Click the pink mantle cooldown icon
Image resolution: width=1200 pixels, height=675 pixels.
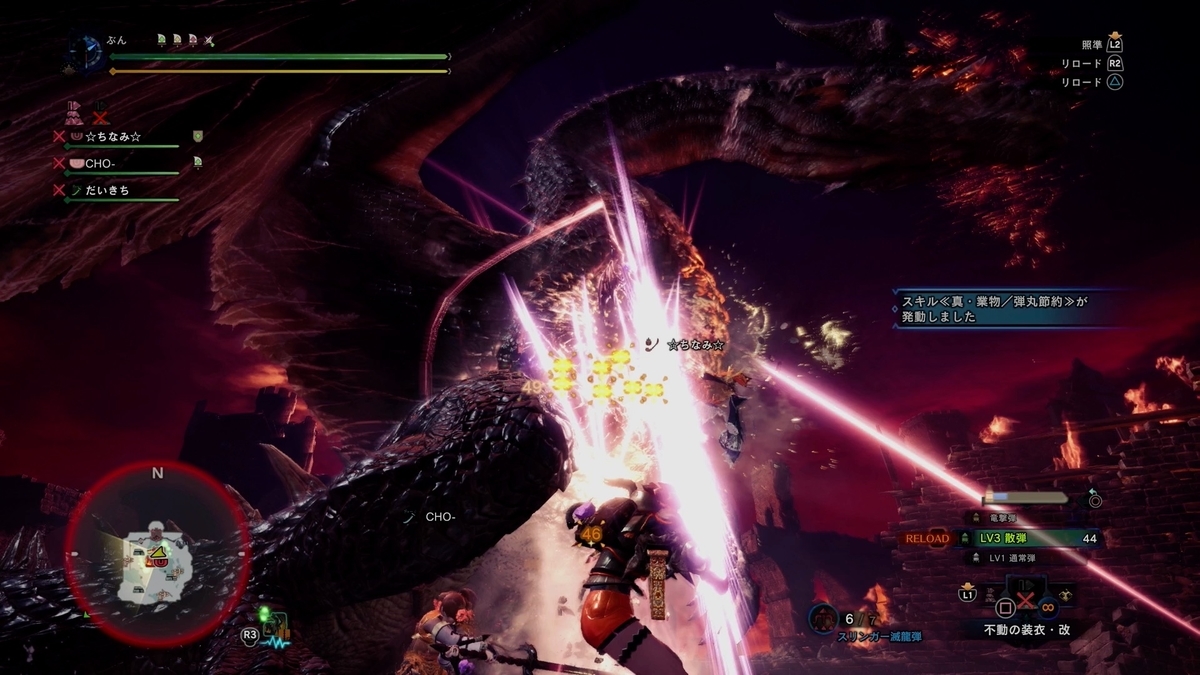click(x=73, y=110)
